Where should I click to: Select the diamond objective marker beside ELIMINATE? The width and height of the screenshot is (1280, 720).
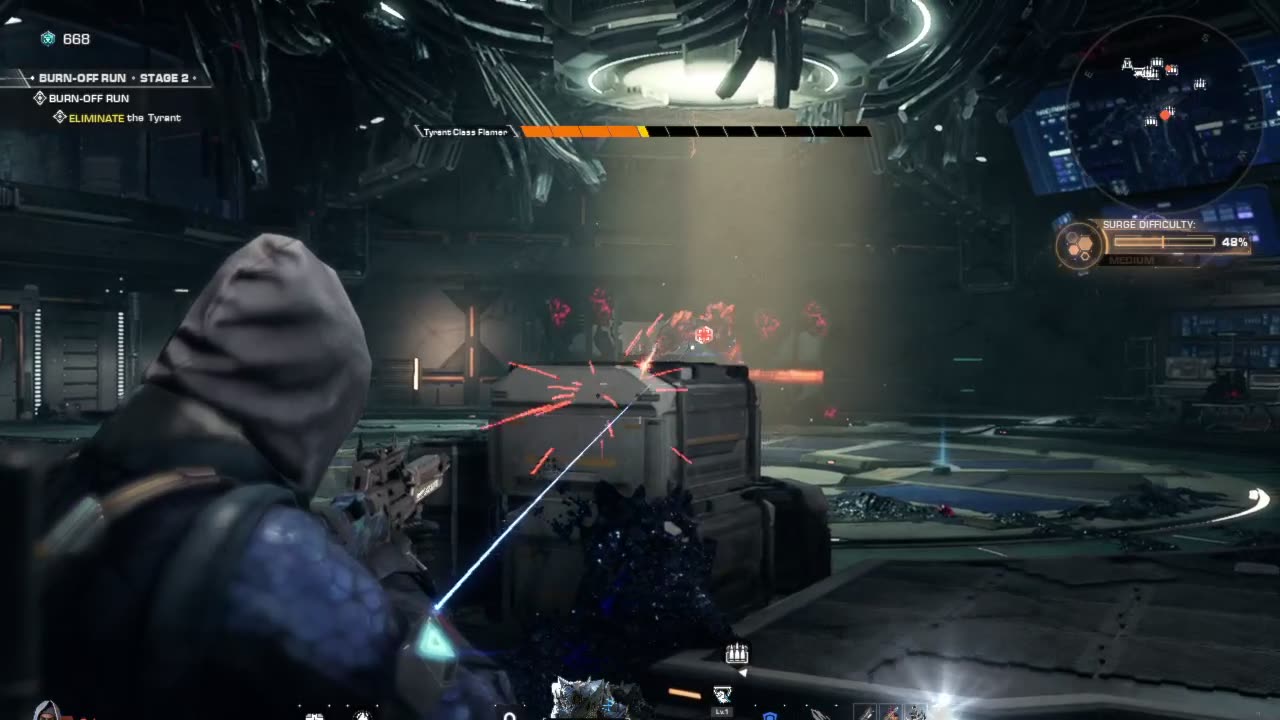60,116
